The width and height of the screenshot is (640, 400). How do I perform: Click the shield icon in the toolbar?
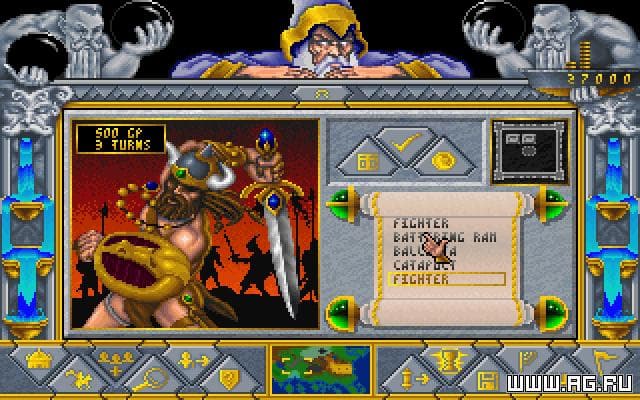point(229,379)
